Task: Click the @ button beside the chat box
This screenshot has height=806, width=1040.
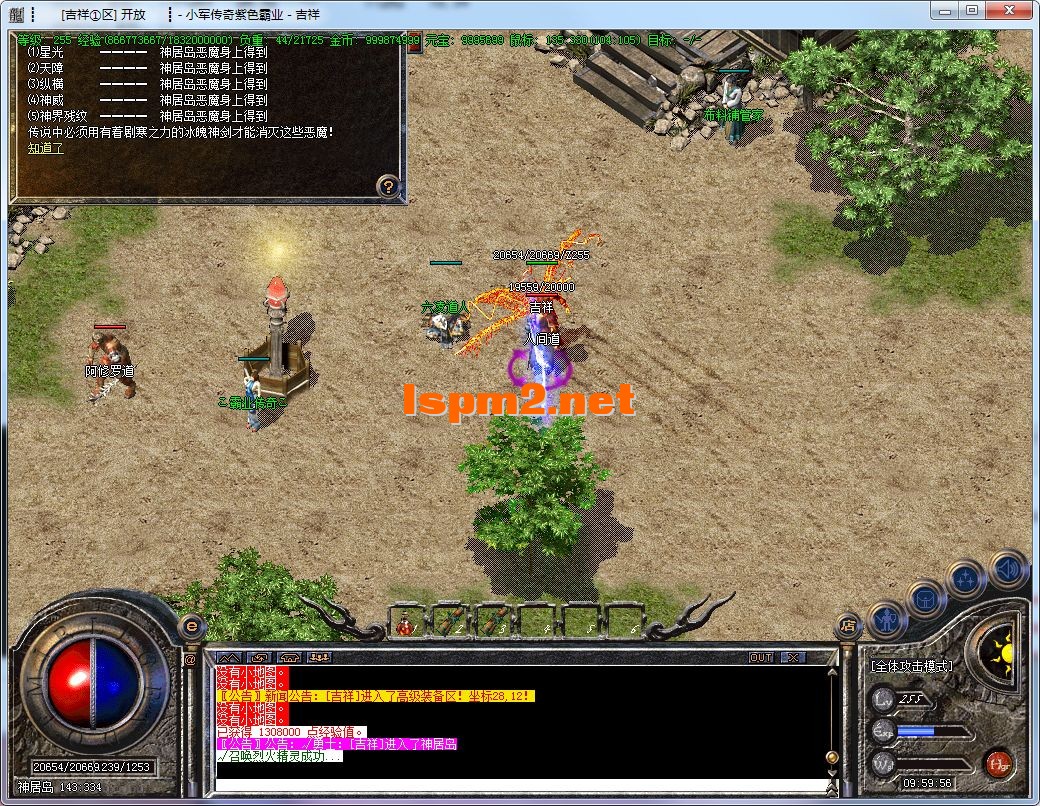Action: tap(190, 659)
